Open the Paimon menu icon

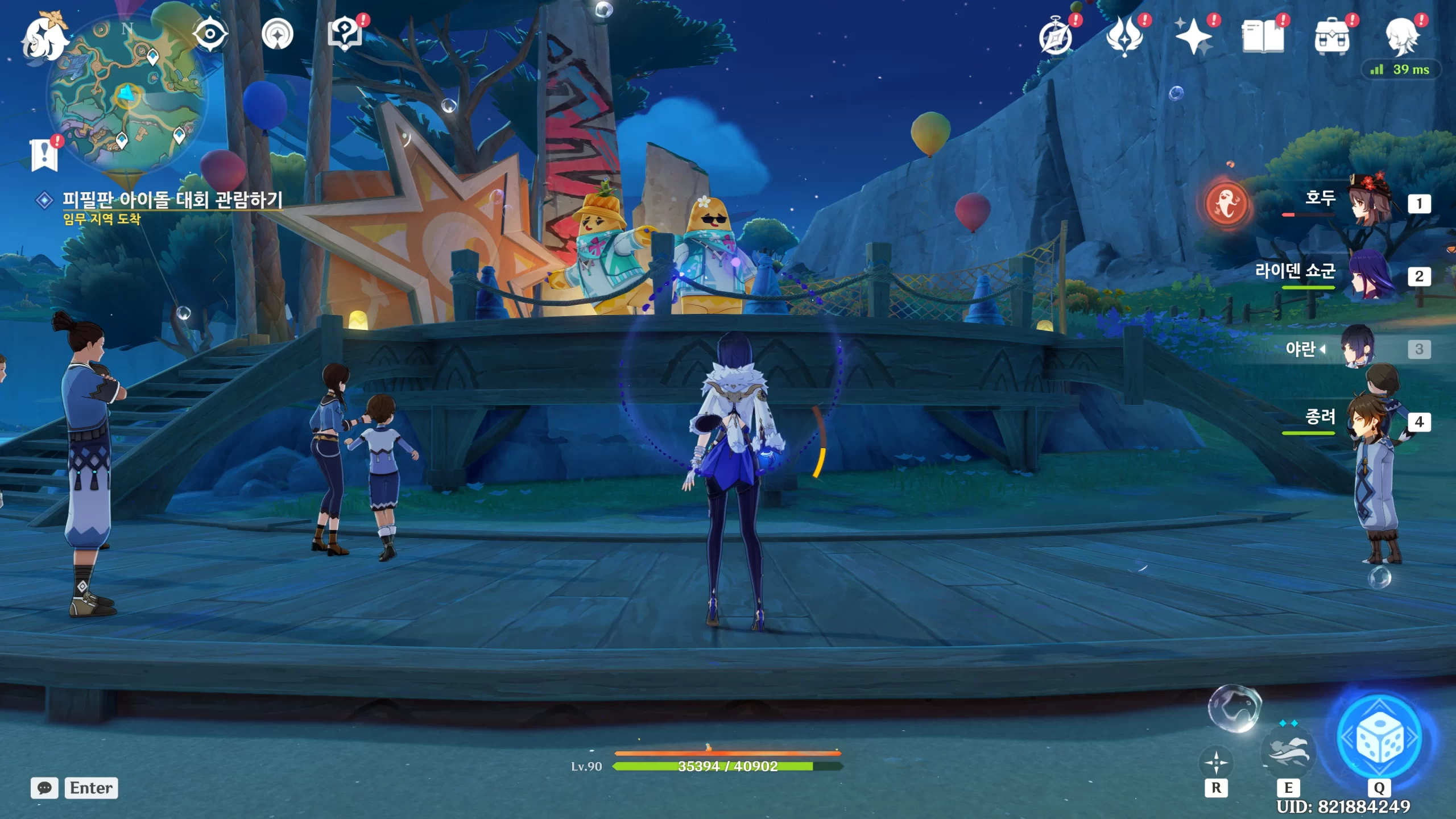[x=44, y=38]
